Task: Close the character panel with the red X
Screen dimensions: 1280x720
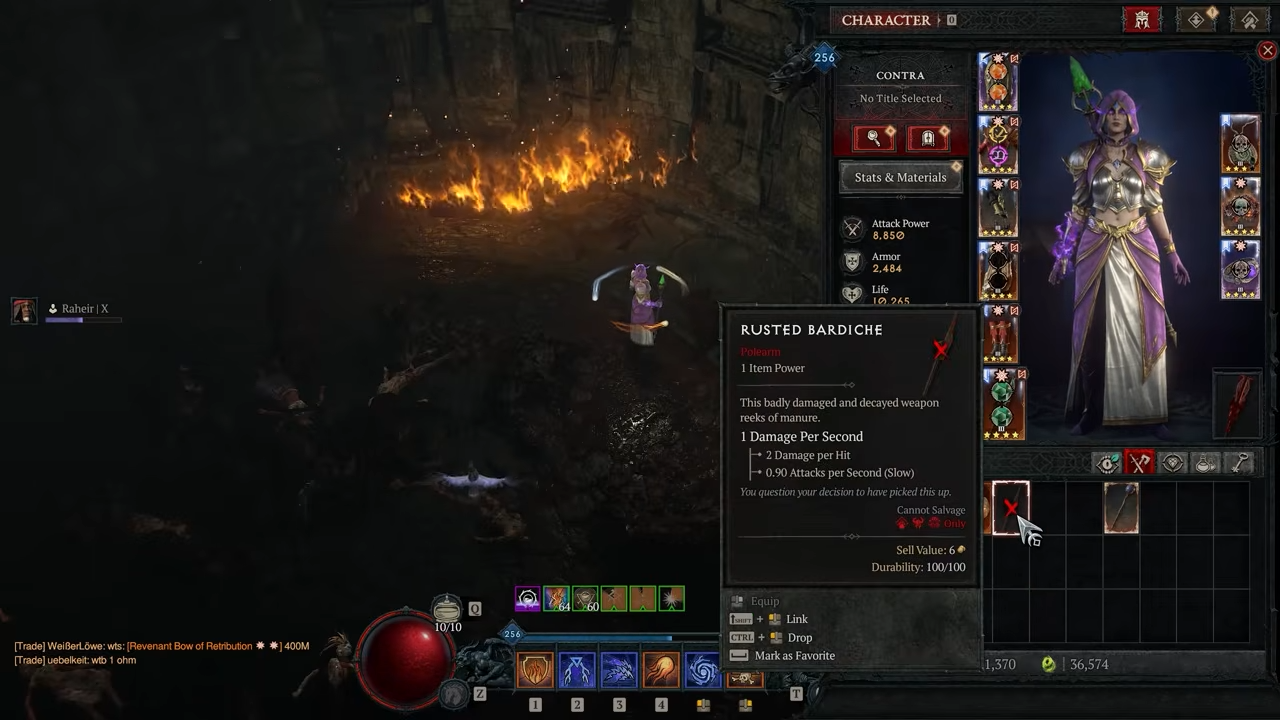Action: pos(1267,50)
